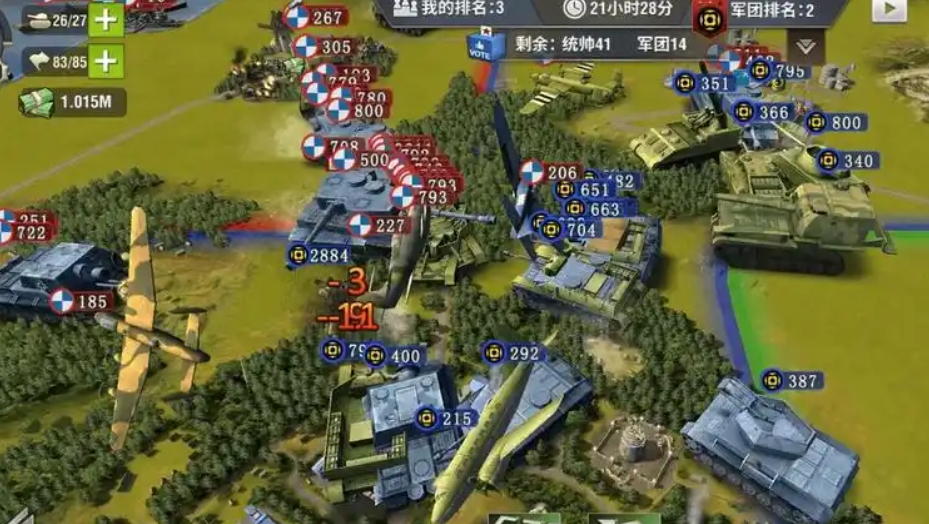
Task: Pick the allied unit marked 340
Action: click(x=847, y=161)
